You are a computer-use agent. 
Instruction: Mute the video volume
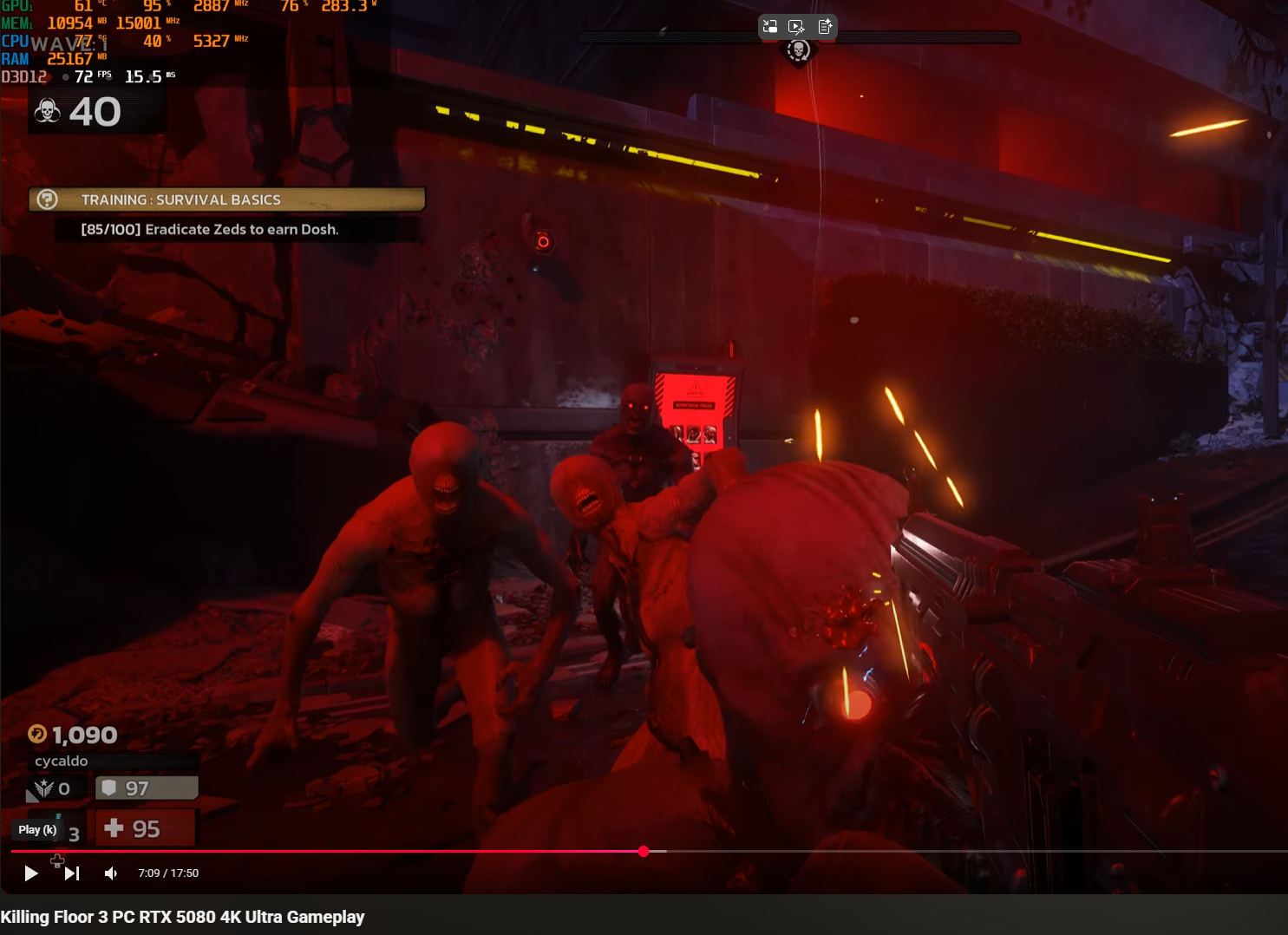pos(111,873)
